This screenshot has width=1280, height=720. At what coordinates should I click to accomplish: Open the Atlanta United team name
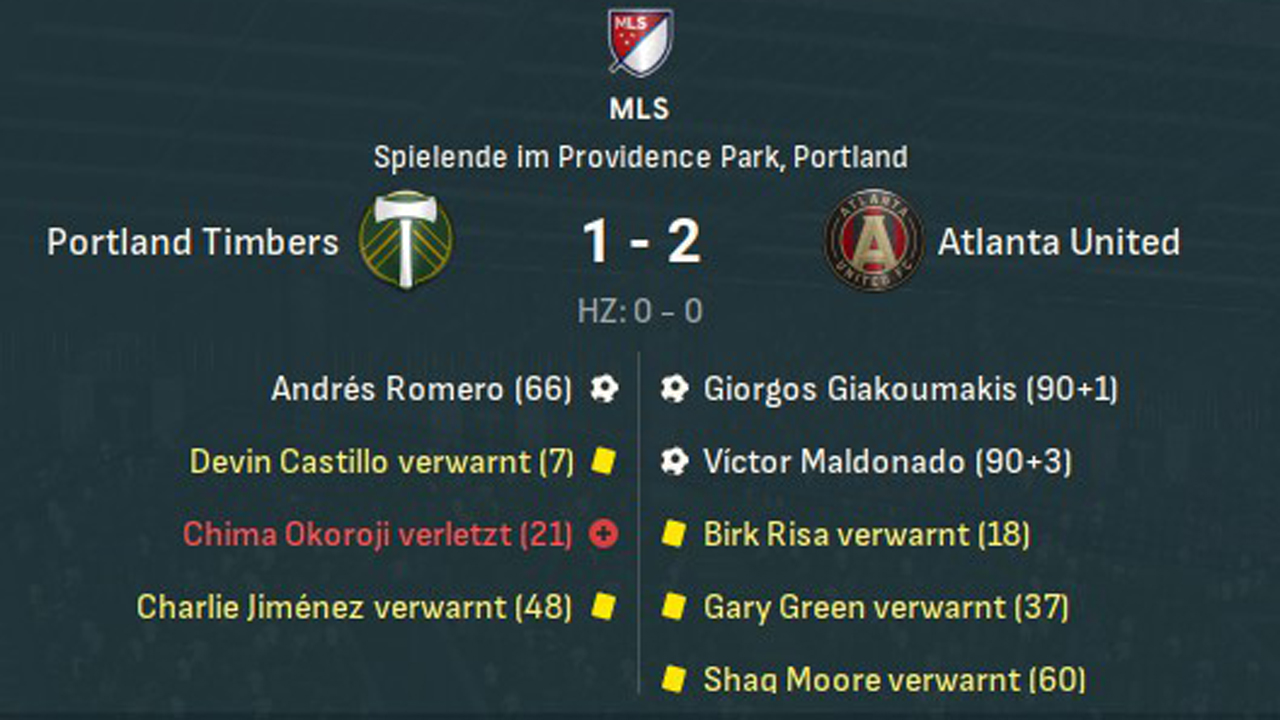coord(1058,242)
